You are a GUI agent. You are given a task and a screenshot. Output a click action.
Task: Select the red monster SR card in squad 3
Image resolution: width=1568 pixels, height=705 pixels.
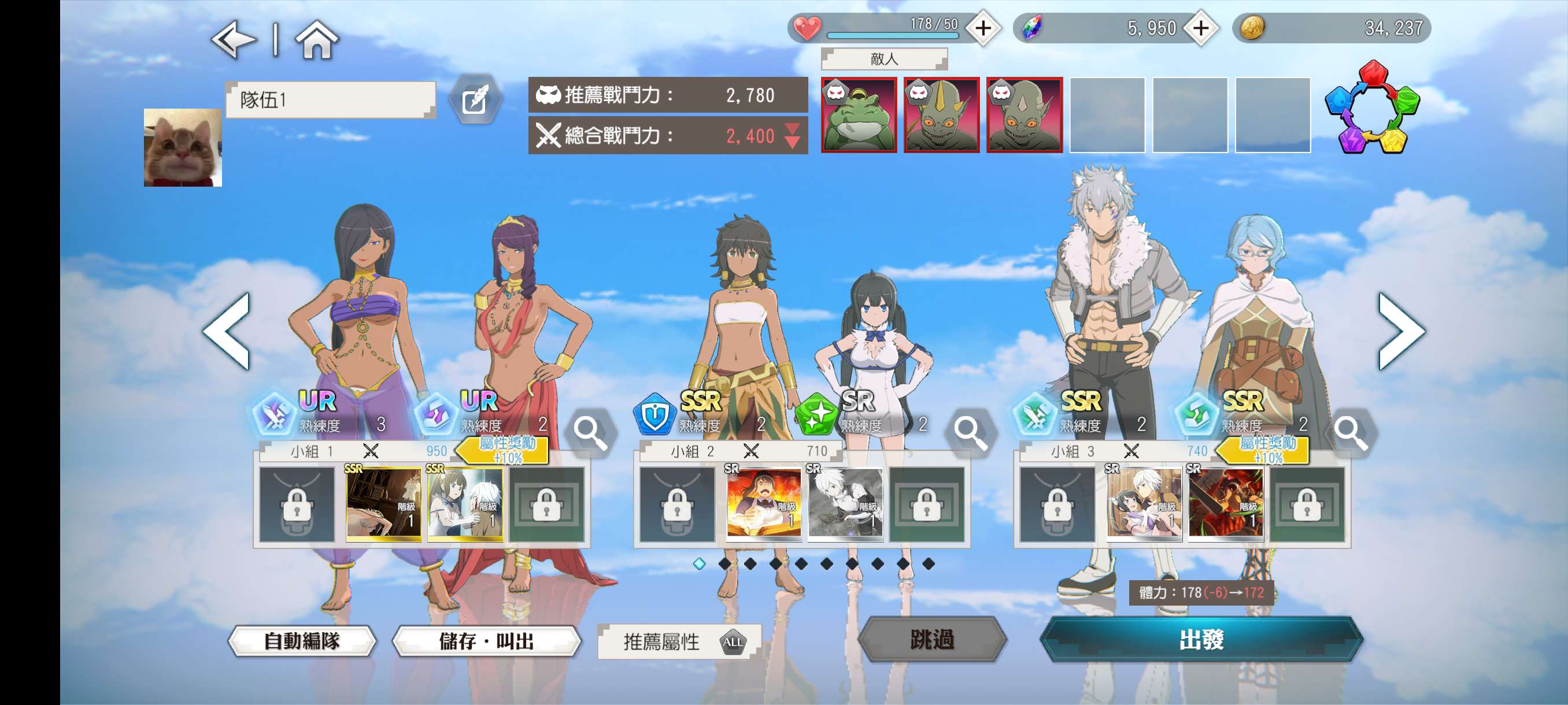point(1225,504)
